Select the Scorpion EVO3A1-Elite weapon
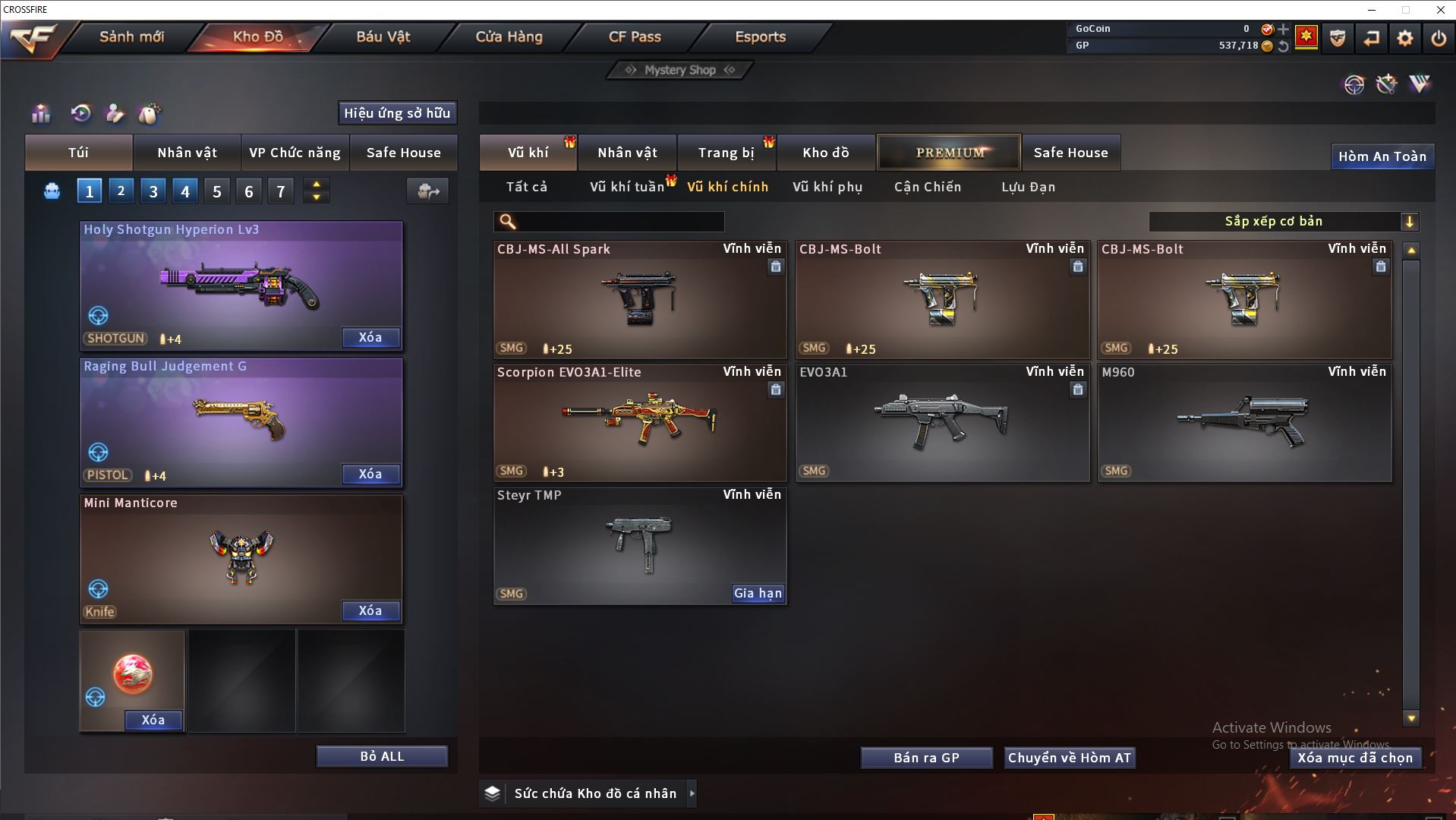Image resolution: width=1456 pixels, height=820 pixels. pos(640,422)
